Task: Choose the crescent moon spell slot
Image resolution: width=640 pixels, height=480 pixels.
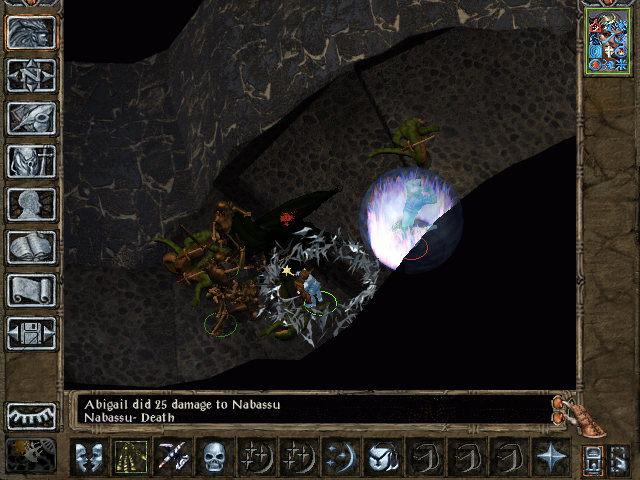Action: click(338, 458)
